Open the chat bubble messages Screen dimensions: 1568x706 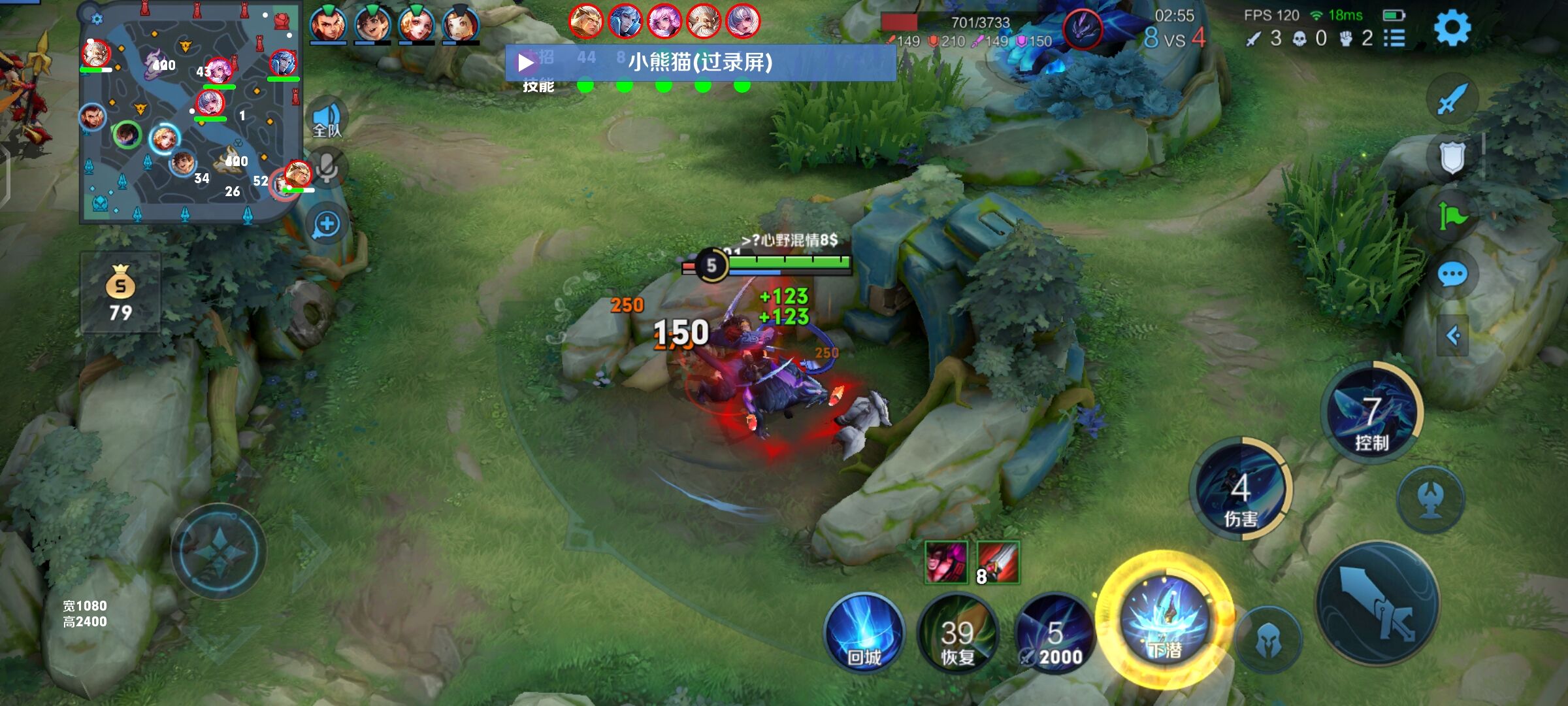[x=1452, y=275]
